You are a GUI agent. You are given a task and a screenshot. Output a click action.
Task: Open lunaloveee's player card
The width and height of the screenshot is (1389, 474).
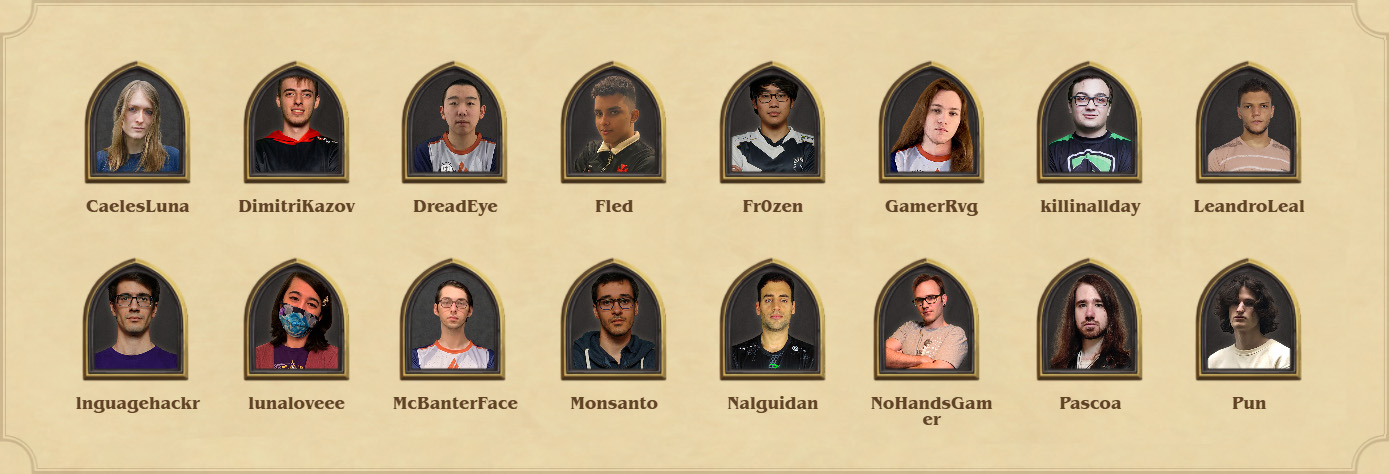(x=296, y=320)
